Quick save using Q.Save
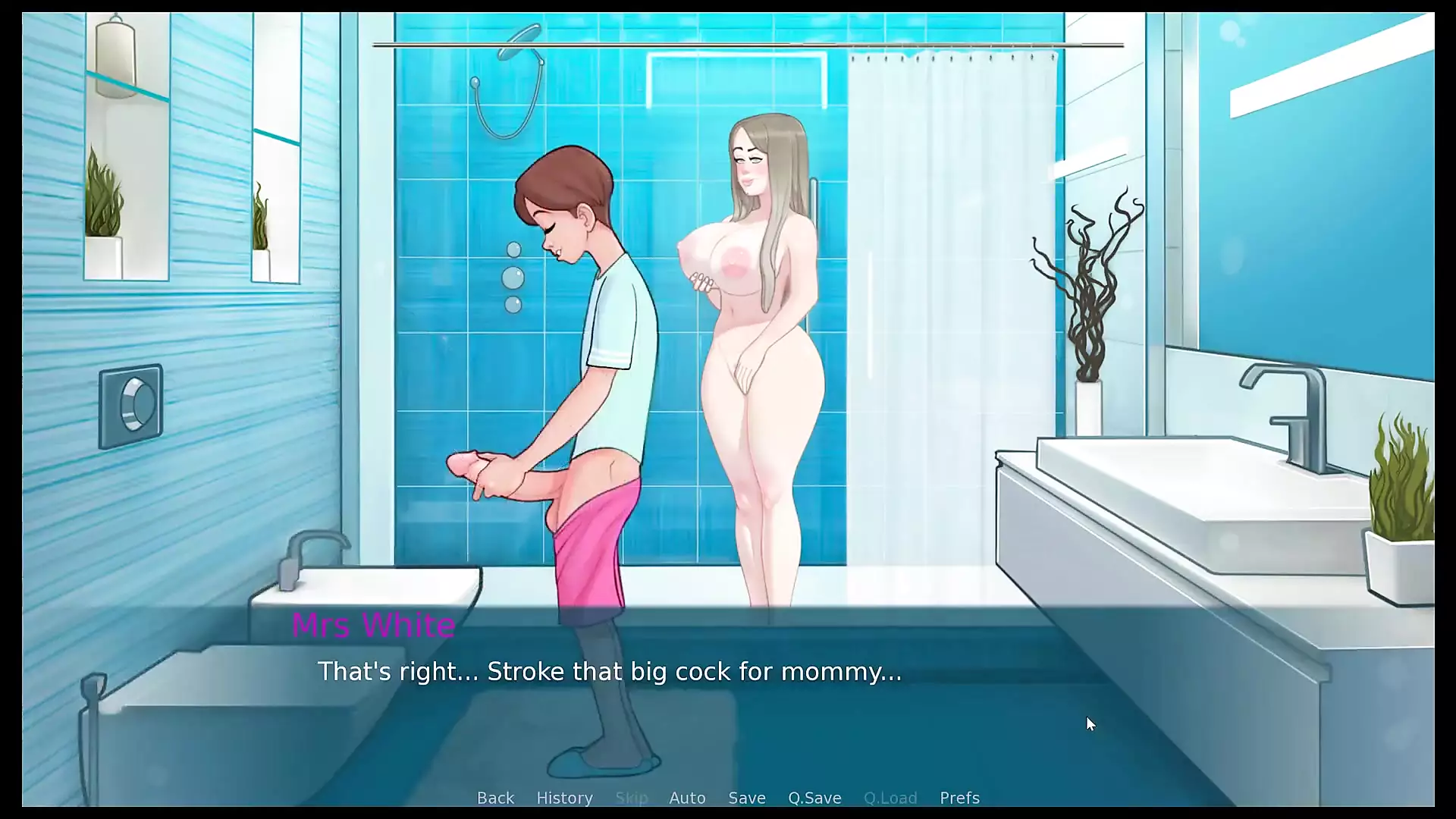The width and height of the screenshot is (1456, 819). coord(814,798)
